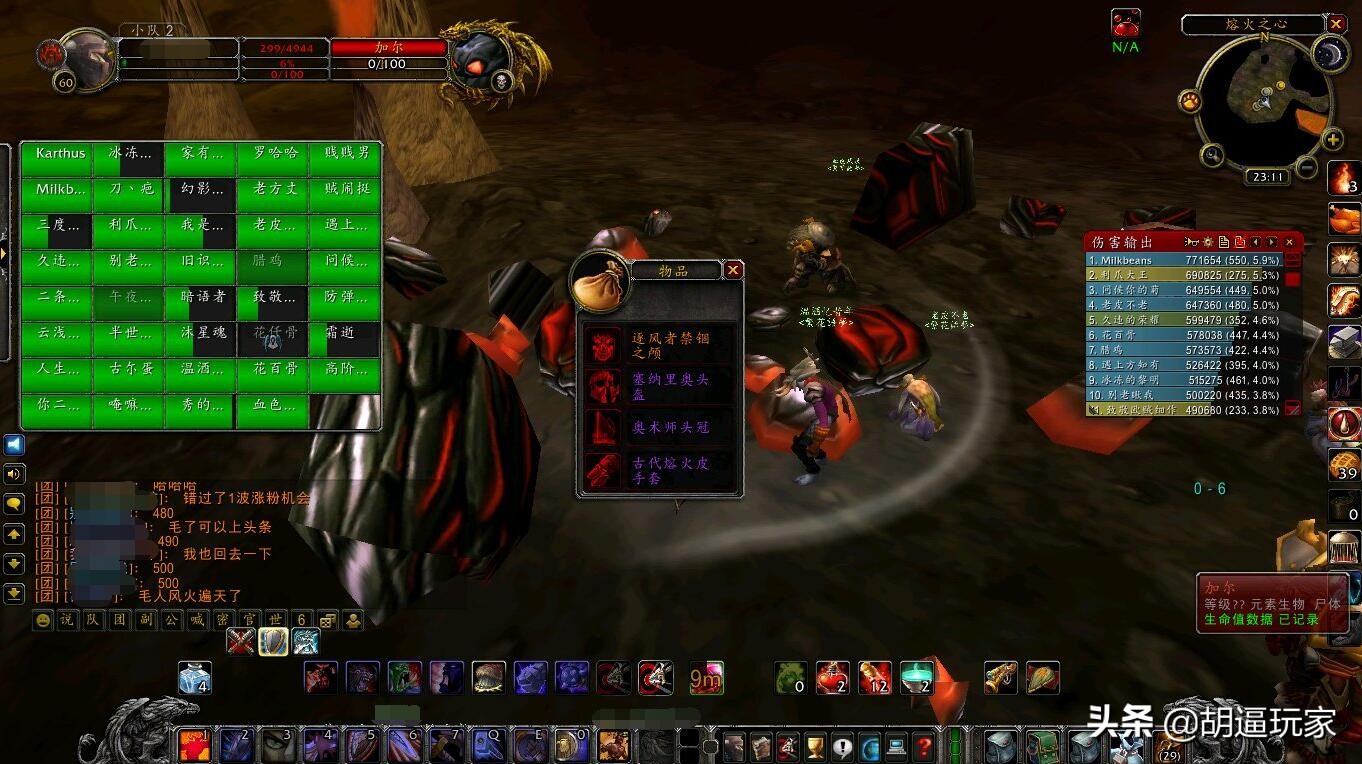Switch chat channel to 团 (raid)
The width and height of the screenshot is (1362, 764).
(119, 620)
